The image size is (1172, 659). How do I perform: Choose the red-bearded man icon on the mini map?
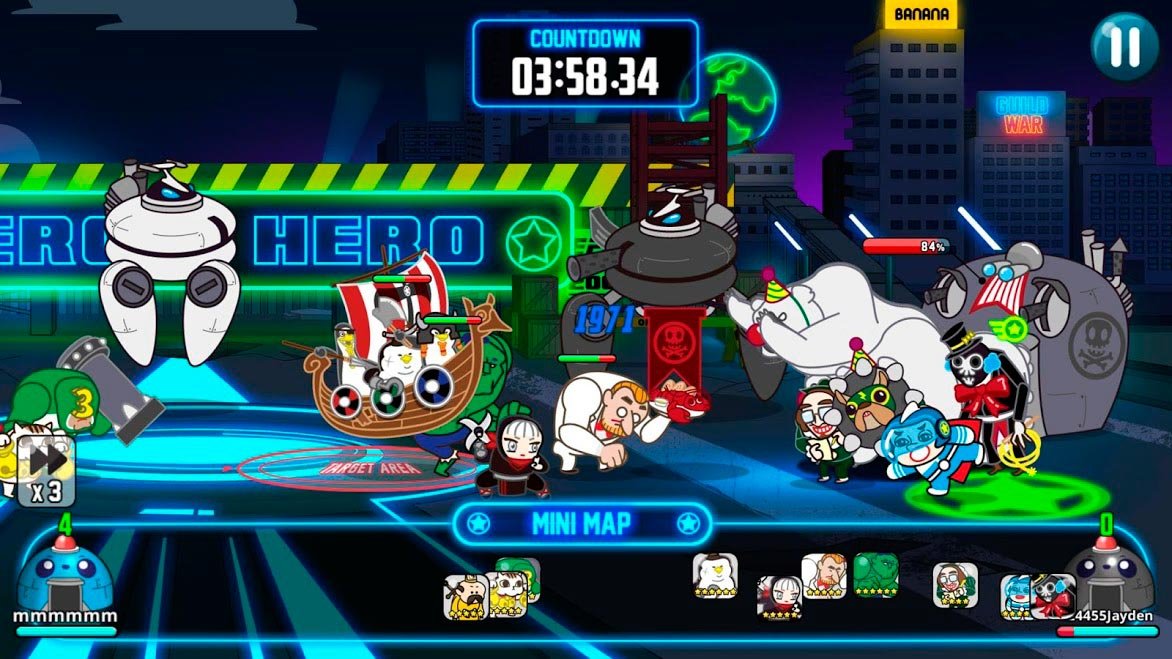(x=824, y=576)
